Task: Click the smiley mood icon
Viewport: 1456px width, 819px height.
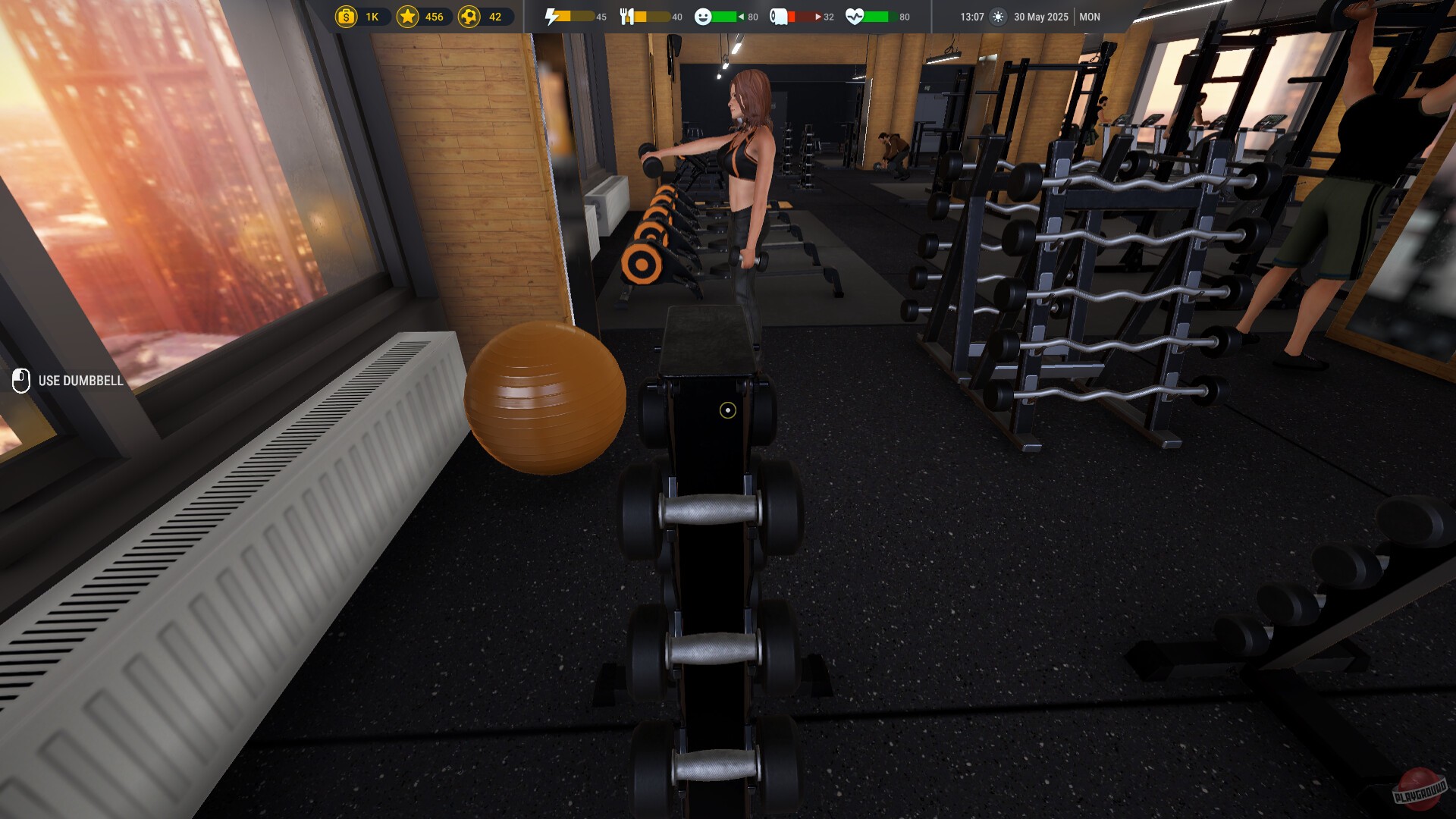Action: (704, 16)
